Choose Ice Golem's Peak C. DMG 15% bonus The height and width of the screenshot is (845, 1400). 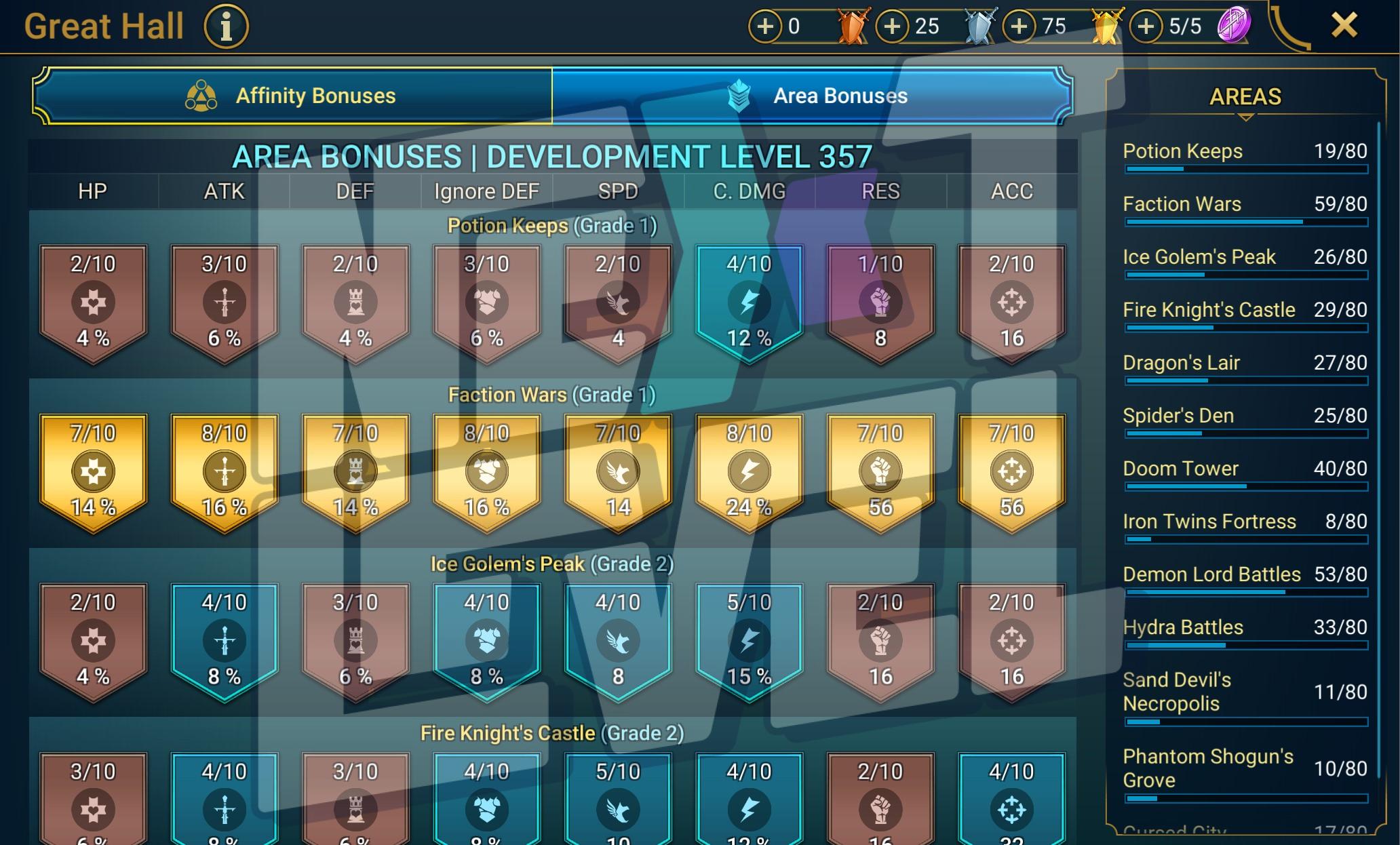point(749,640)
